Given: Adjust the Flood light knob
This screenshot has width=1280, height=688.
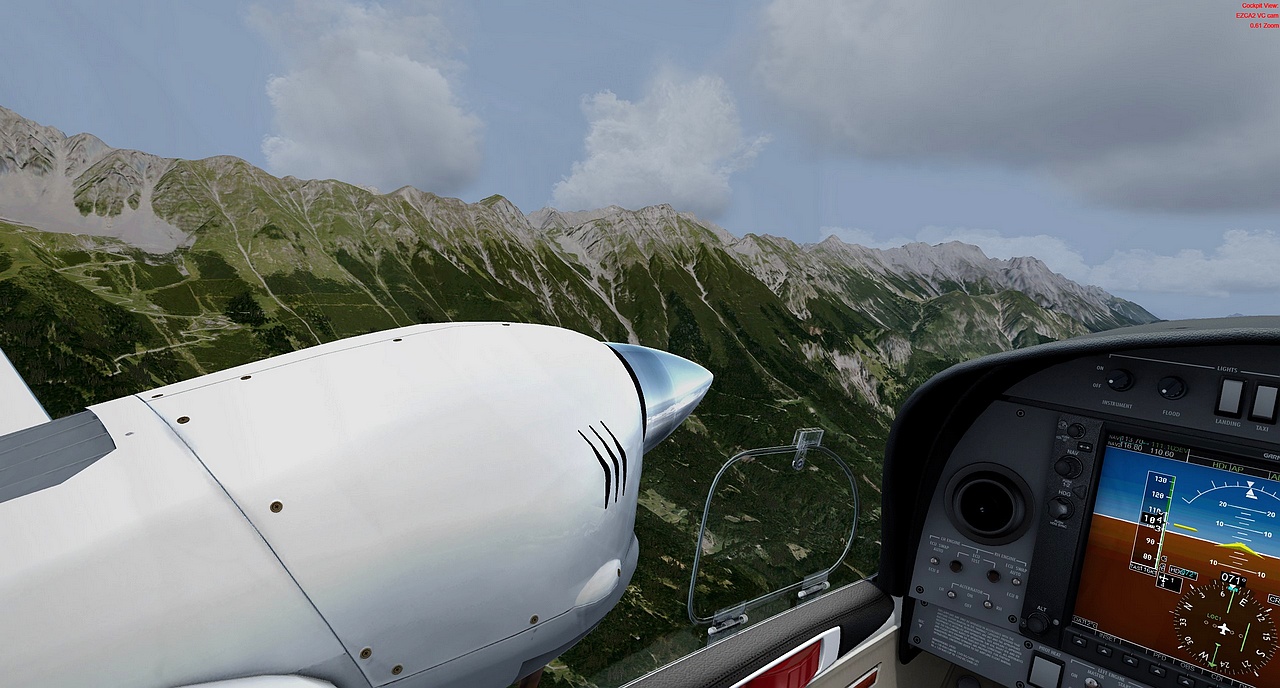Looking at the screenshot, I should (1171, 387).
